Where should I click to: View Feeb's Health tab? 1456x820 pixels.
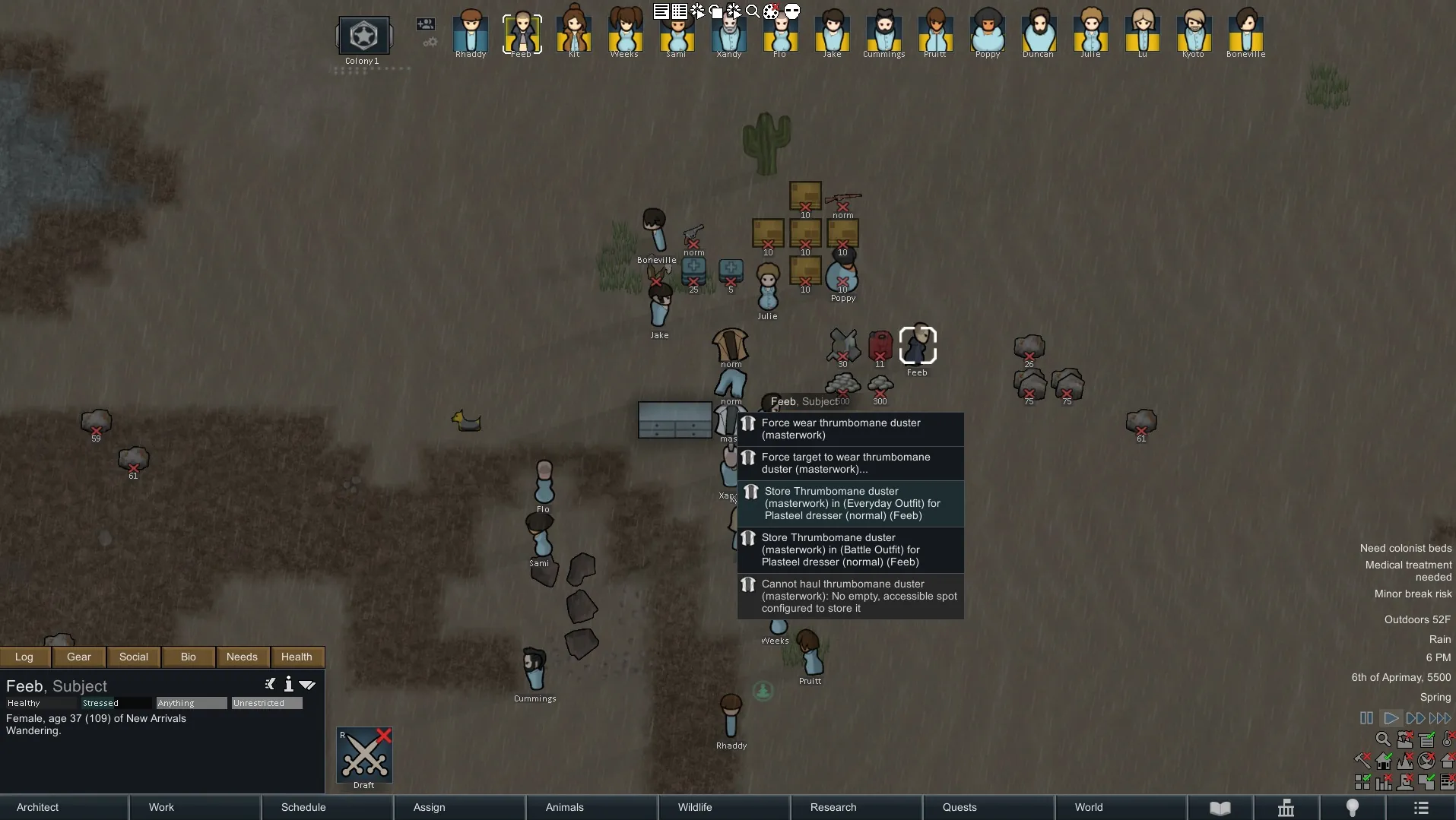click(297, 657)
